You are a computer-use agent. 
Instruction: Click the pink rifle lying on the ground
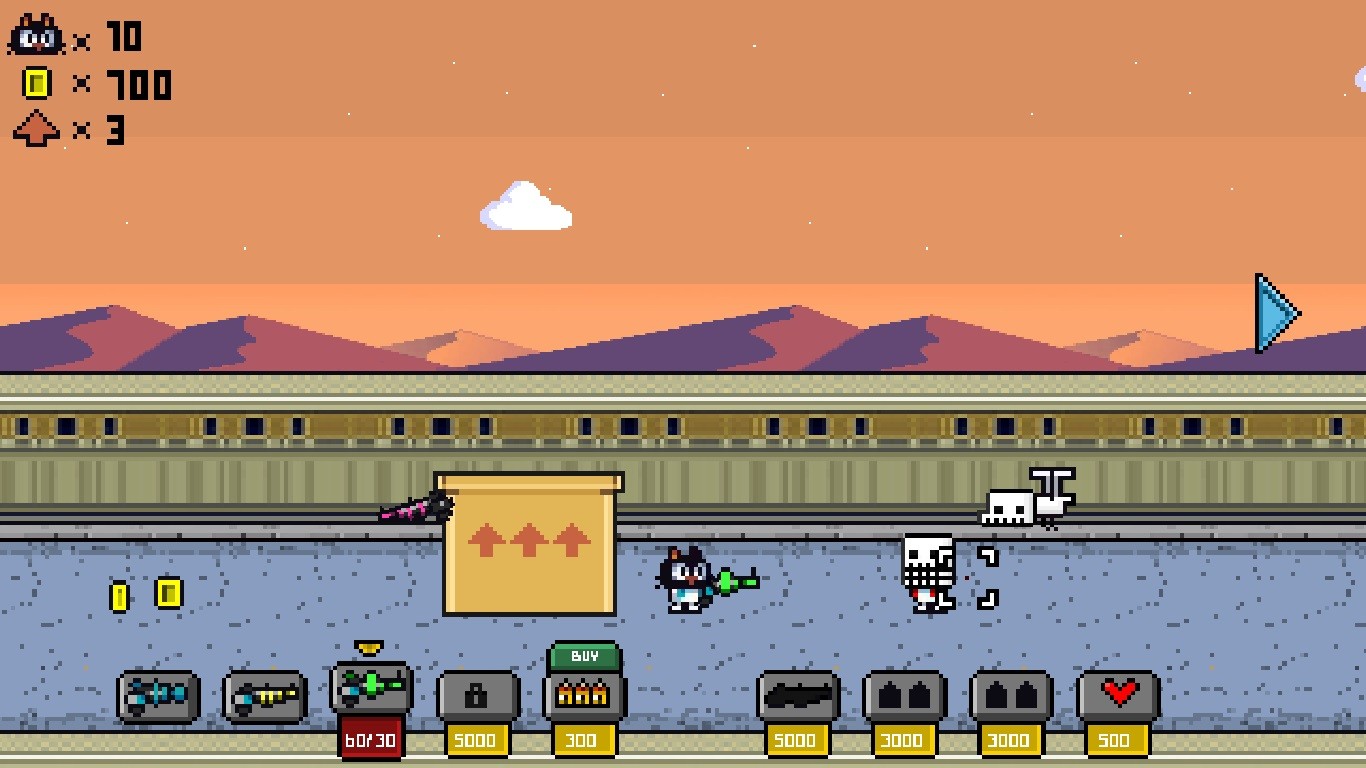[415, 510]
